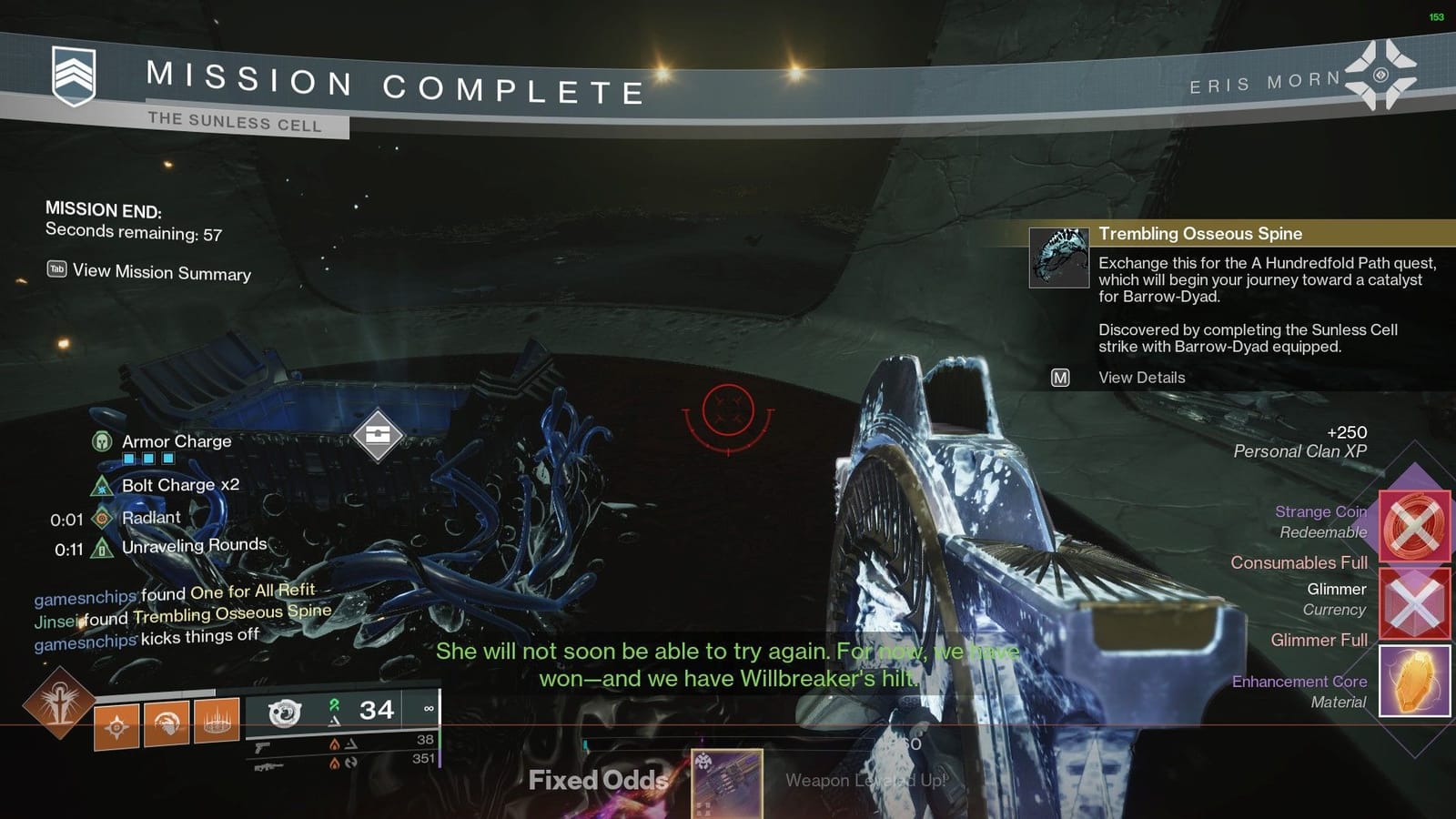
Task: Click the sidearm weapon slot icon
Action: 261,748
